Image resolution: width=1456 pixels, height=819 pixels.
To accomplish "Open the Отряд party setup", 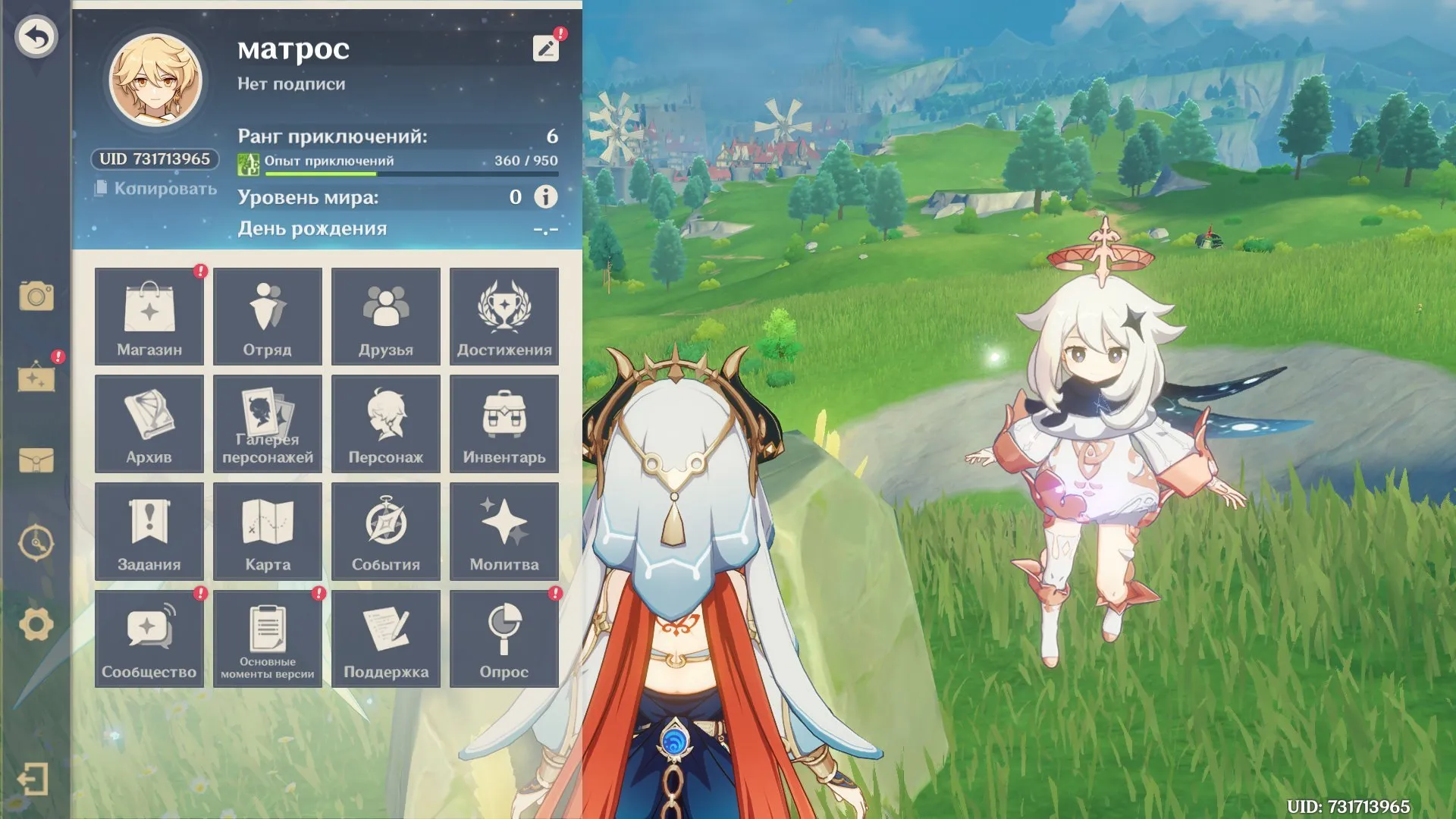I will 268,316.
